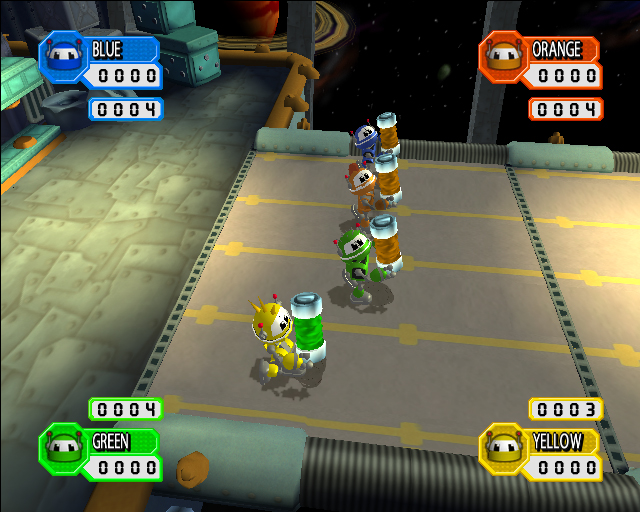Screen dimensions: 640x512
Task: Select the Blue player robot portrait
Action: tap(61, 55)
